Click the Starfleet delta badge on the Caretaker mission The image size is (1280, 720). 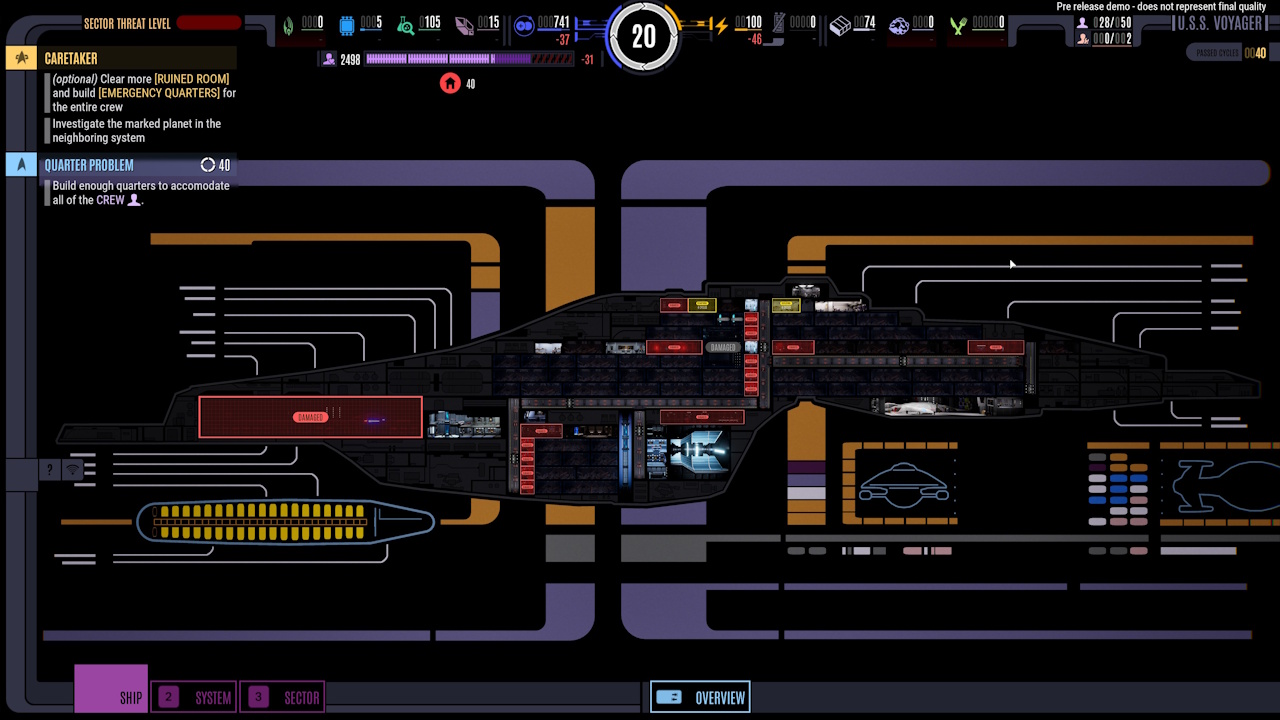[x=21, y=58]
